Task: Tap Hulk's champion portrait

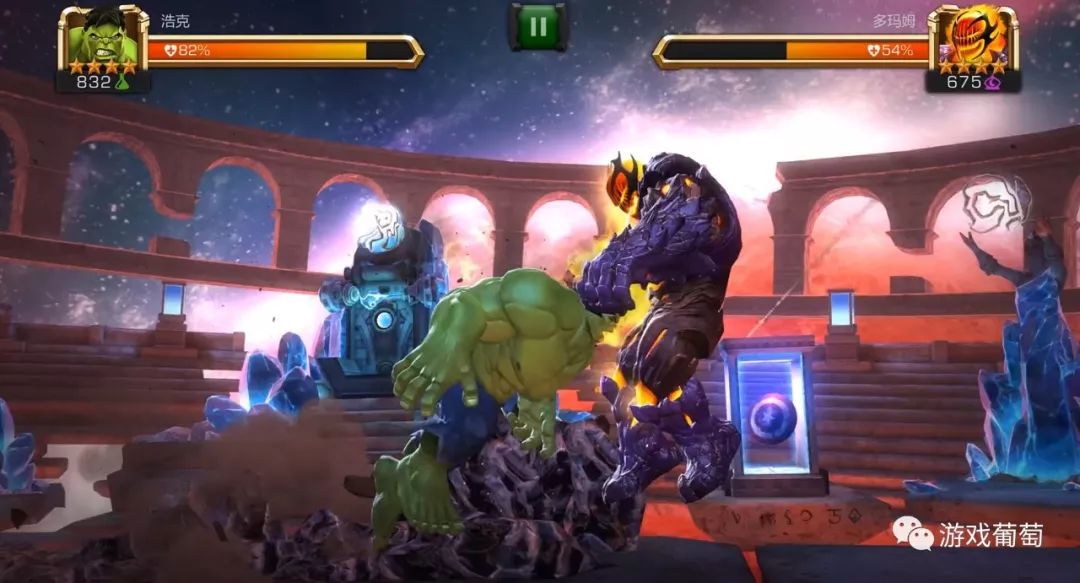Action: click(x=103, y=39)
